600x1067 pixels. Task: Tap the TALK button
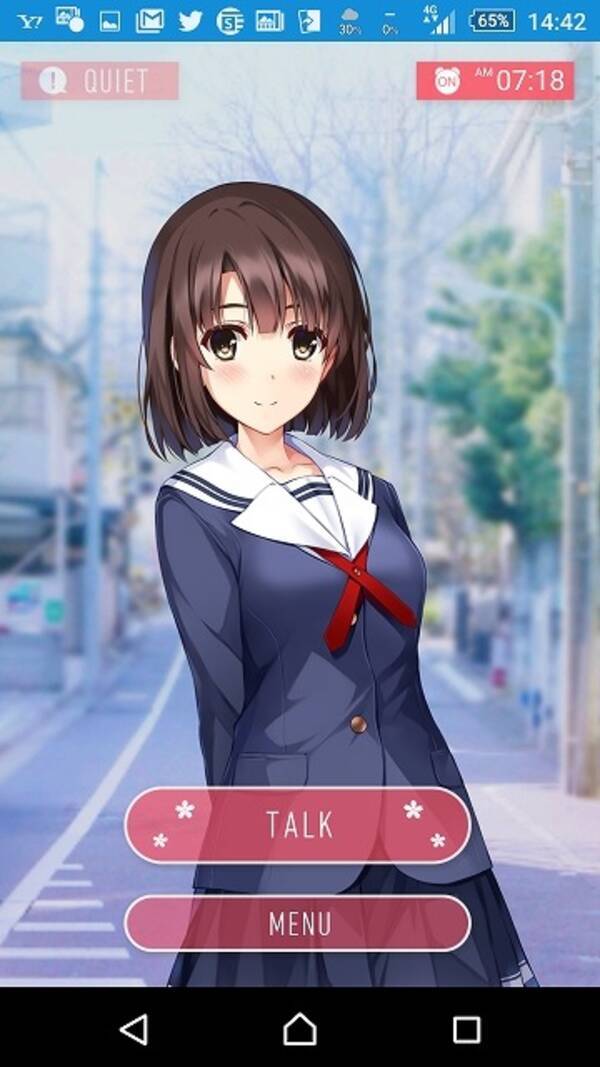point(297,825)
